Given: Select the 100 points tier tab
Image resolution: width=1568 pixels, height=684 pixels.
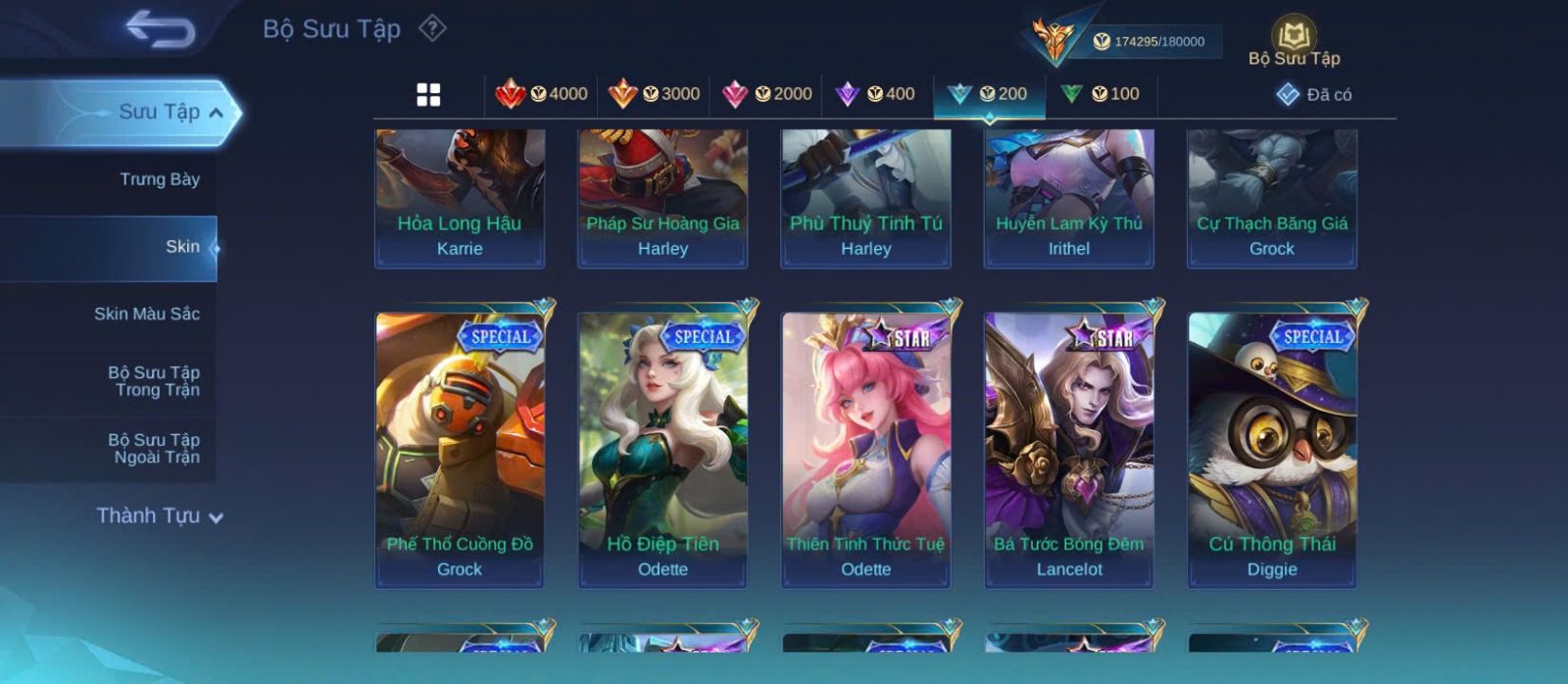Looking at the screenshot, I should 1101,94.
